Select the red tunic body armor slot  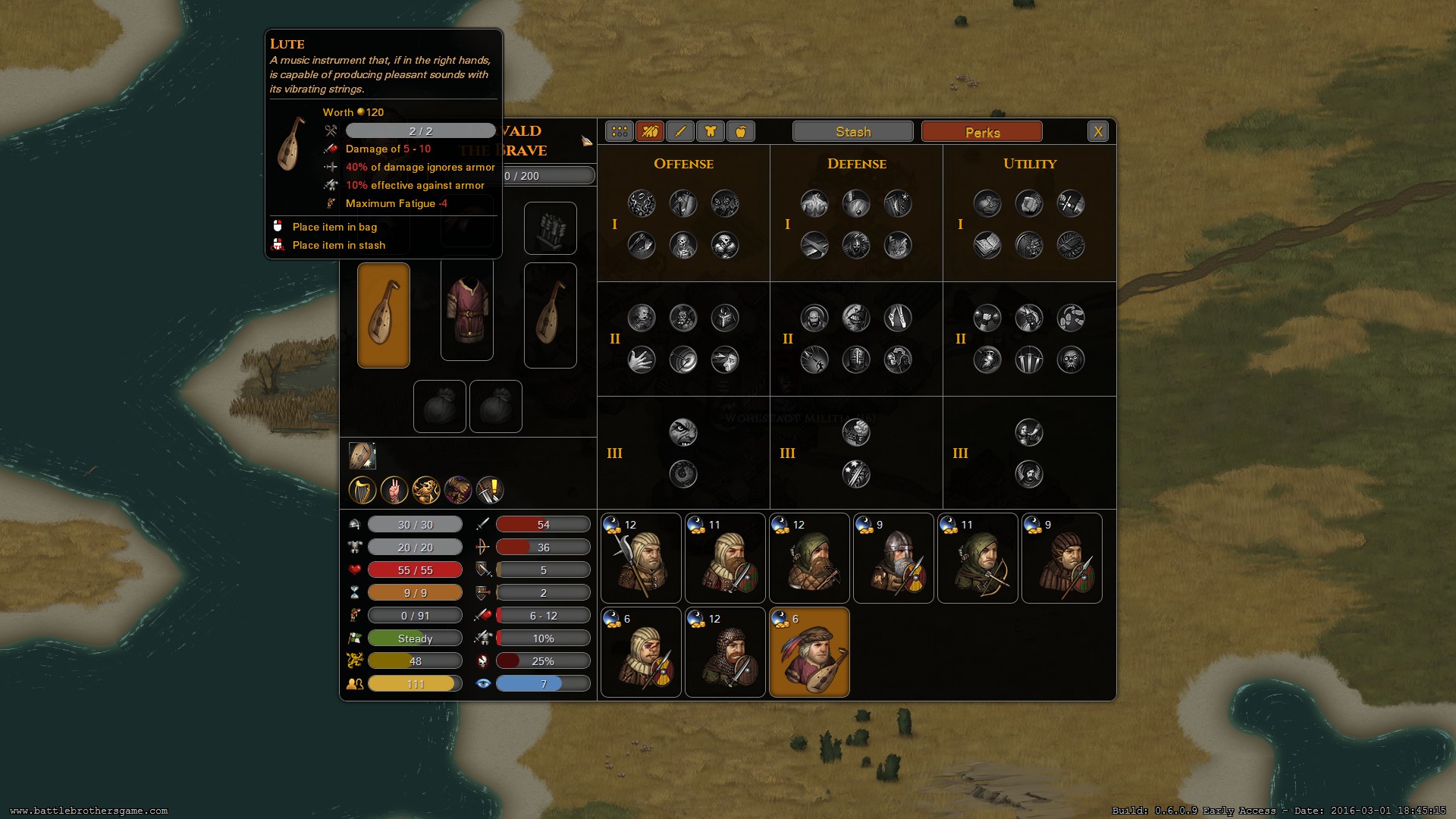click(467, 309)
